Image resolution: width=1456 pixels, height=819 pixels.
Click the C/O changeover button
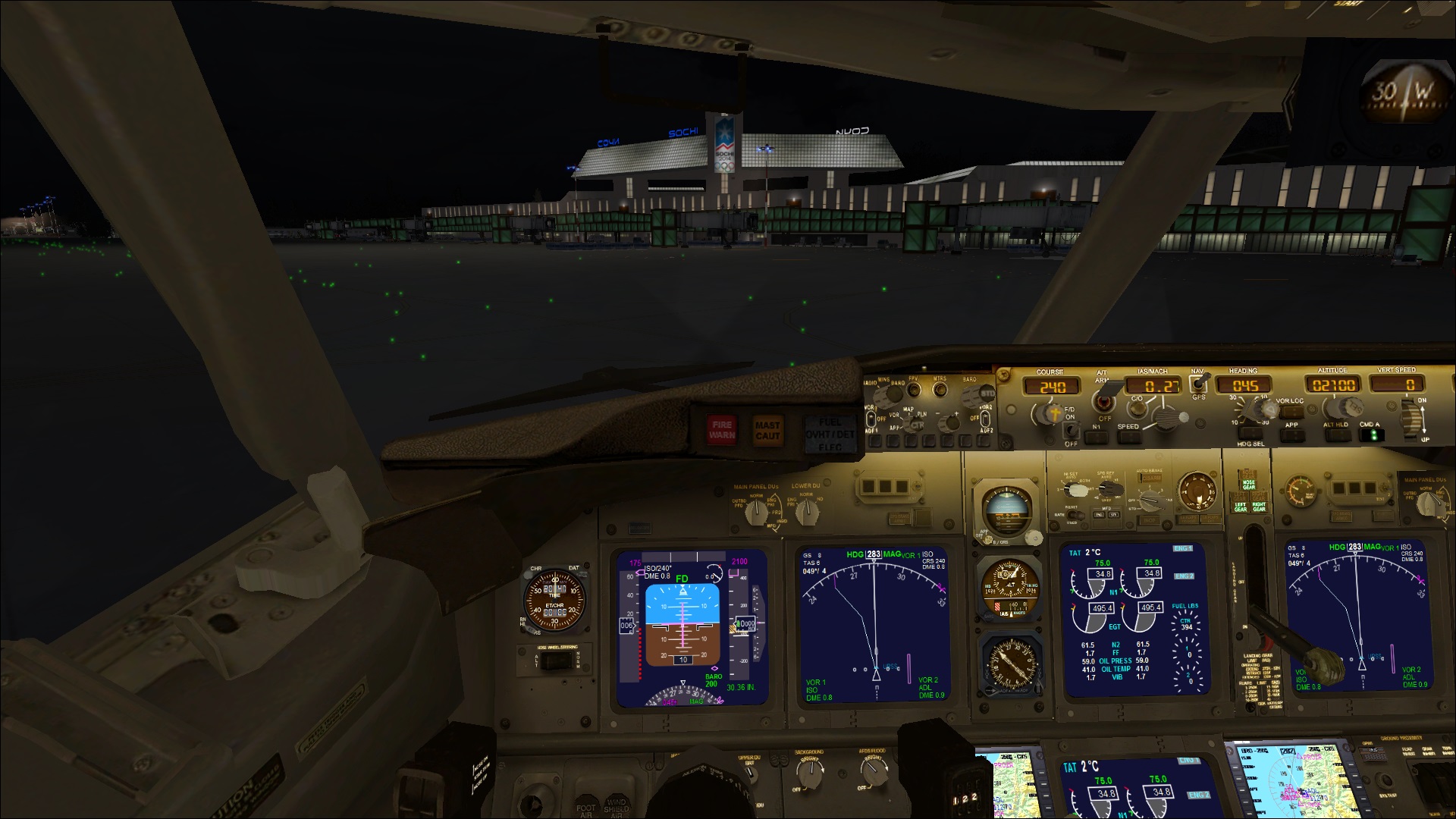pyautogui.click(x=1136, y=409)
